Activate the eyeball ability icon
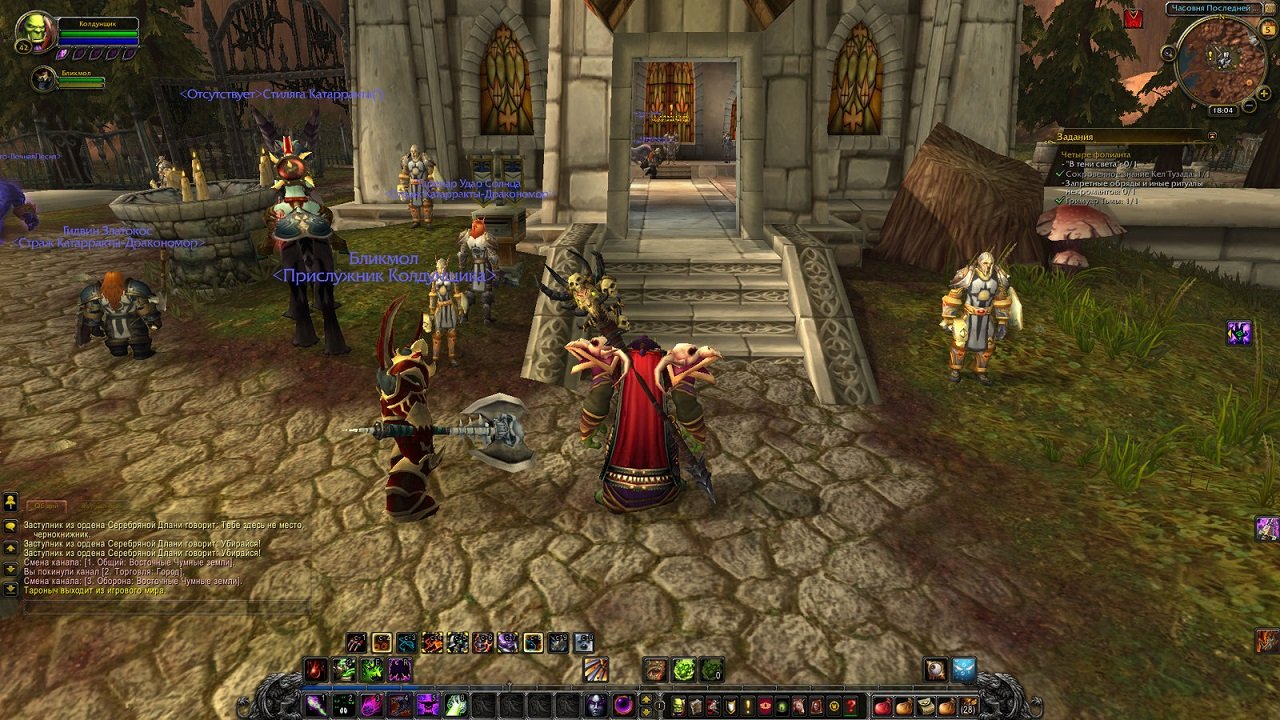The image size is (1280, 720). (934, 670)
